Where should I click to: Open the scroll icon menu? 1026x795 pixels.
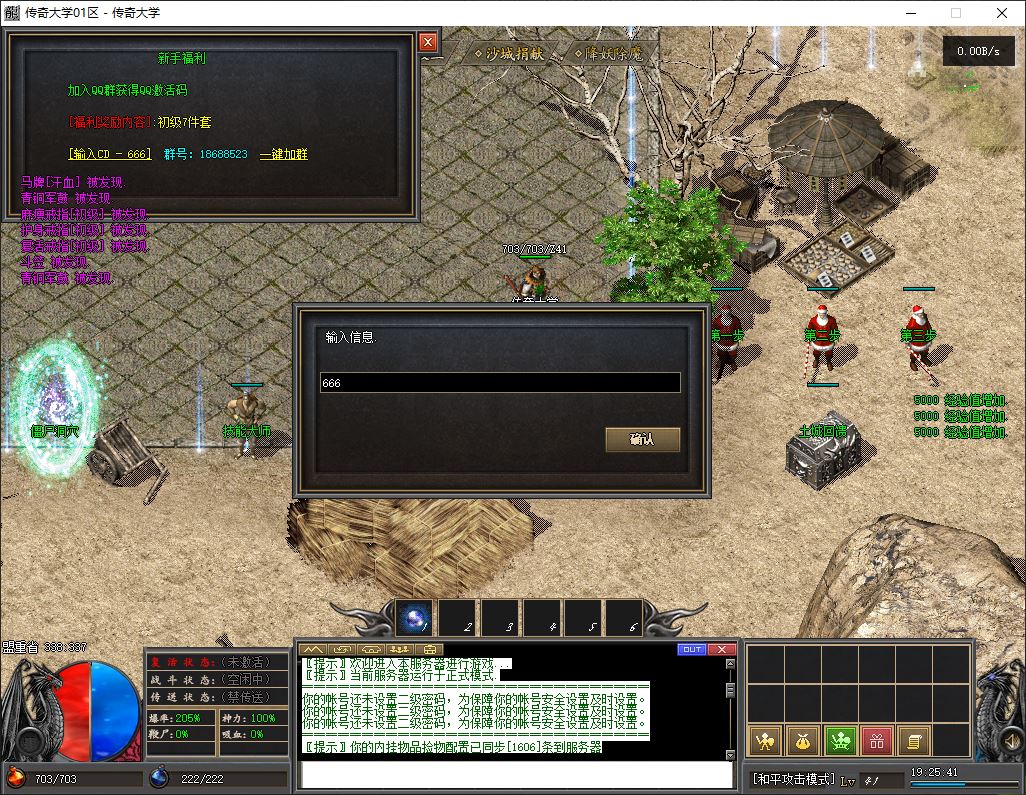click(x=913, y=741)
